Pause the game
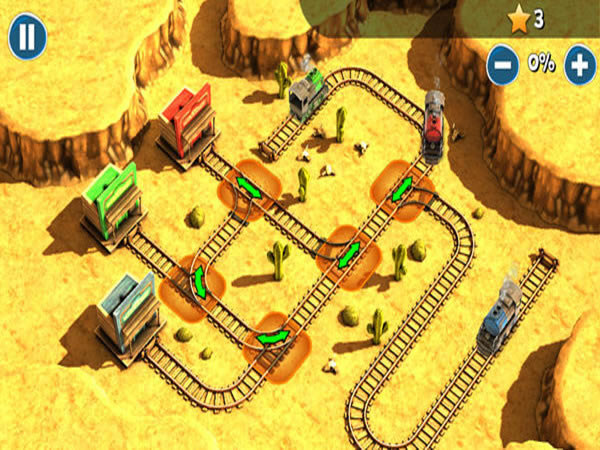Viewport: 600px width, 450px height. 27,37
